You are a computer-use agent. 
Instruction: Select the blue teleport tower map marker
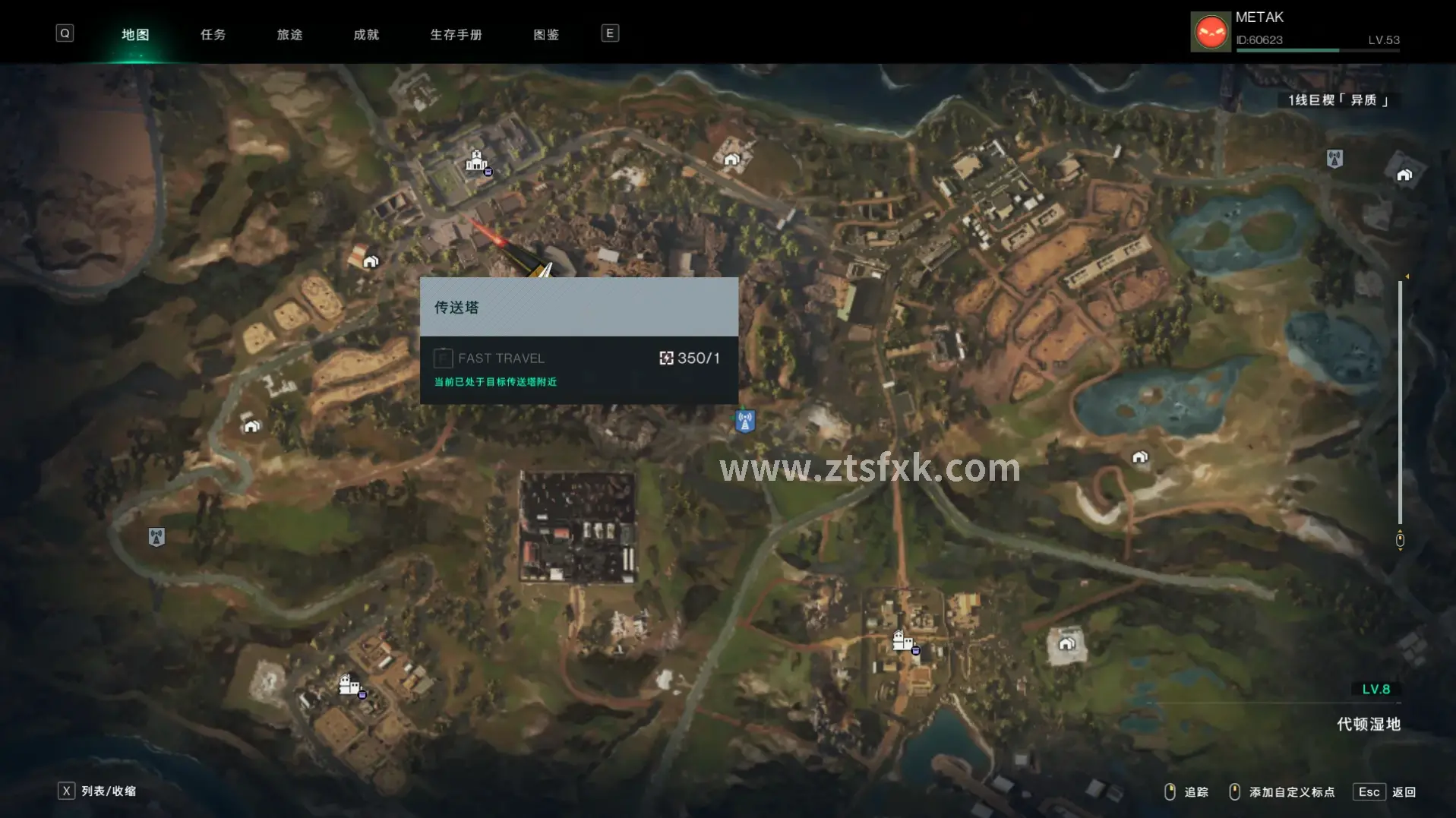point(745,420)
